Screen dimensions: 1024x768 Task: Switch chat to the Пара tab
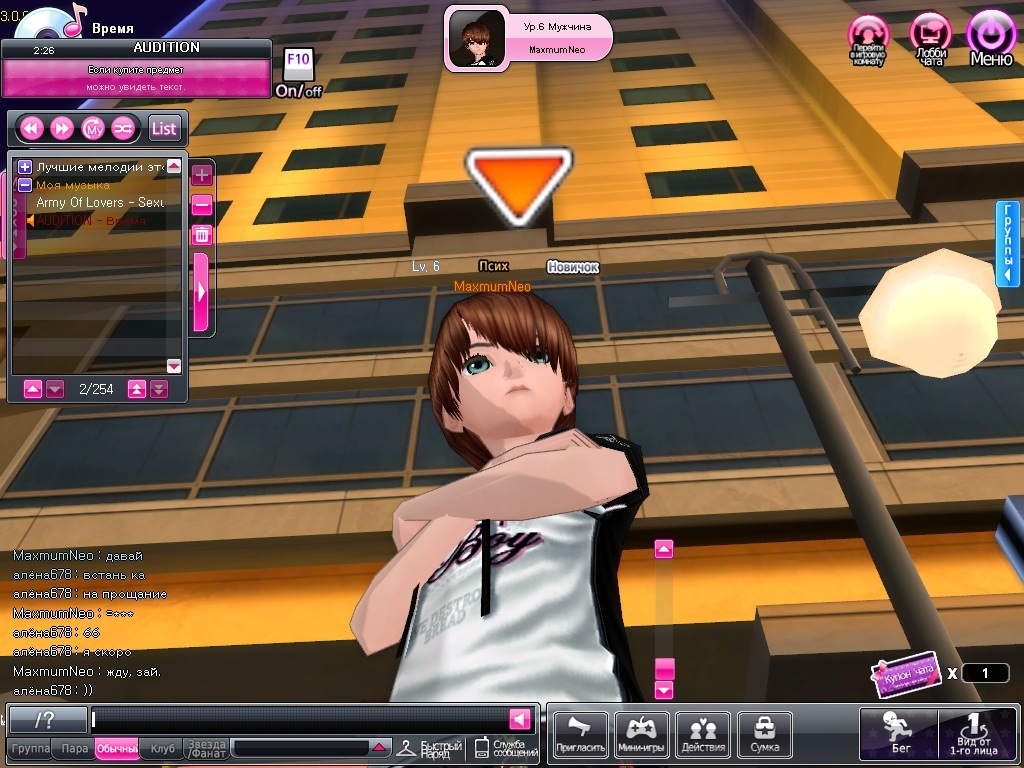tap(74, 749)
